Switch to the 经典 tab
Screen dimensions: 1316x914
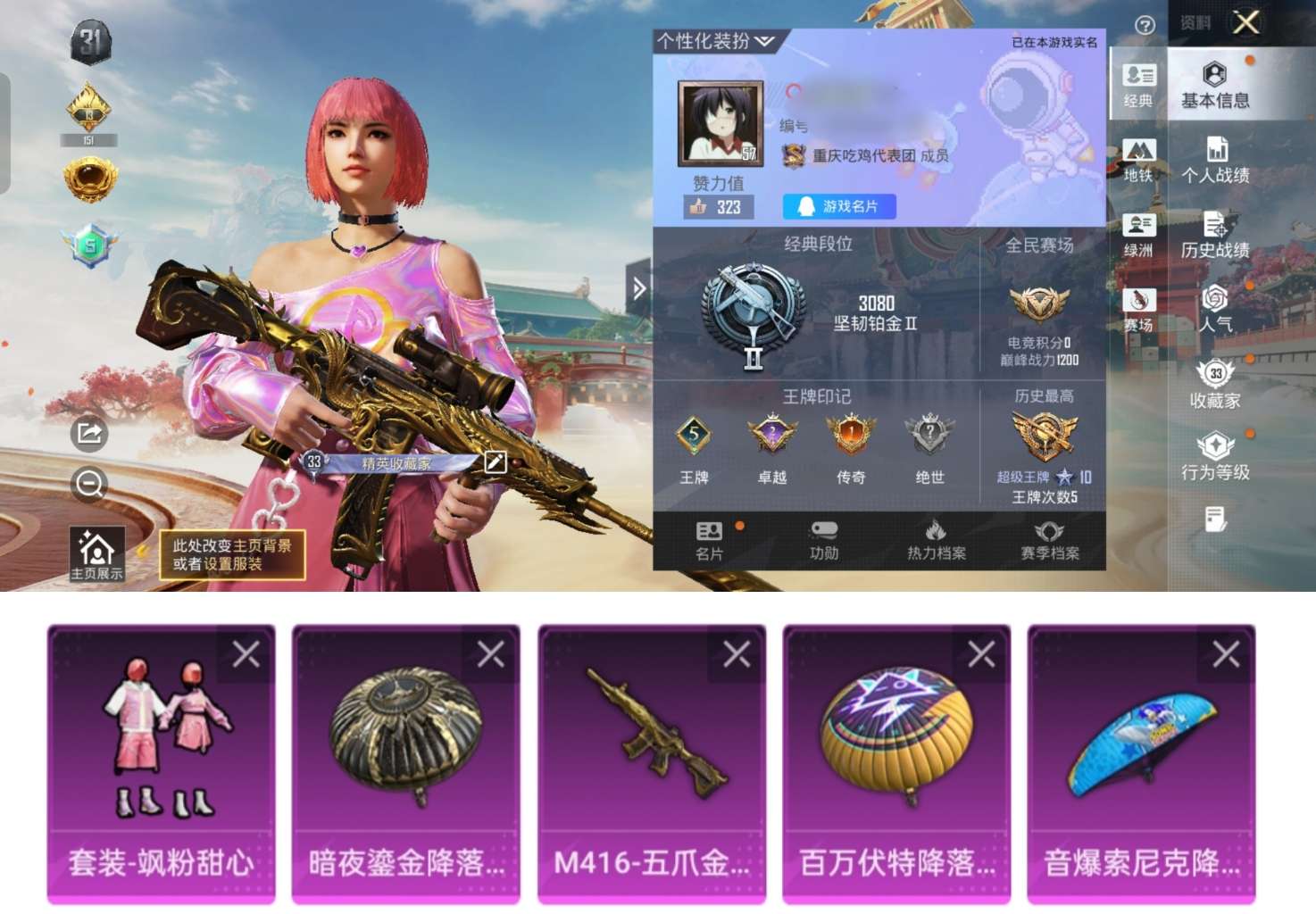pos(1139,85)
